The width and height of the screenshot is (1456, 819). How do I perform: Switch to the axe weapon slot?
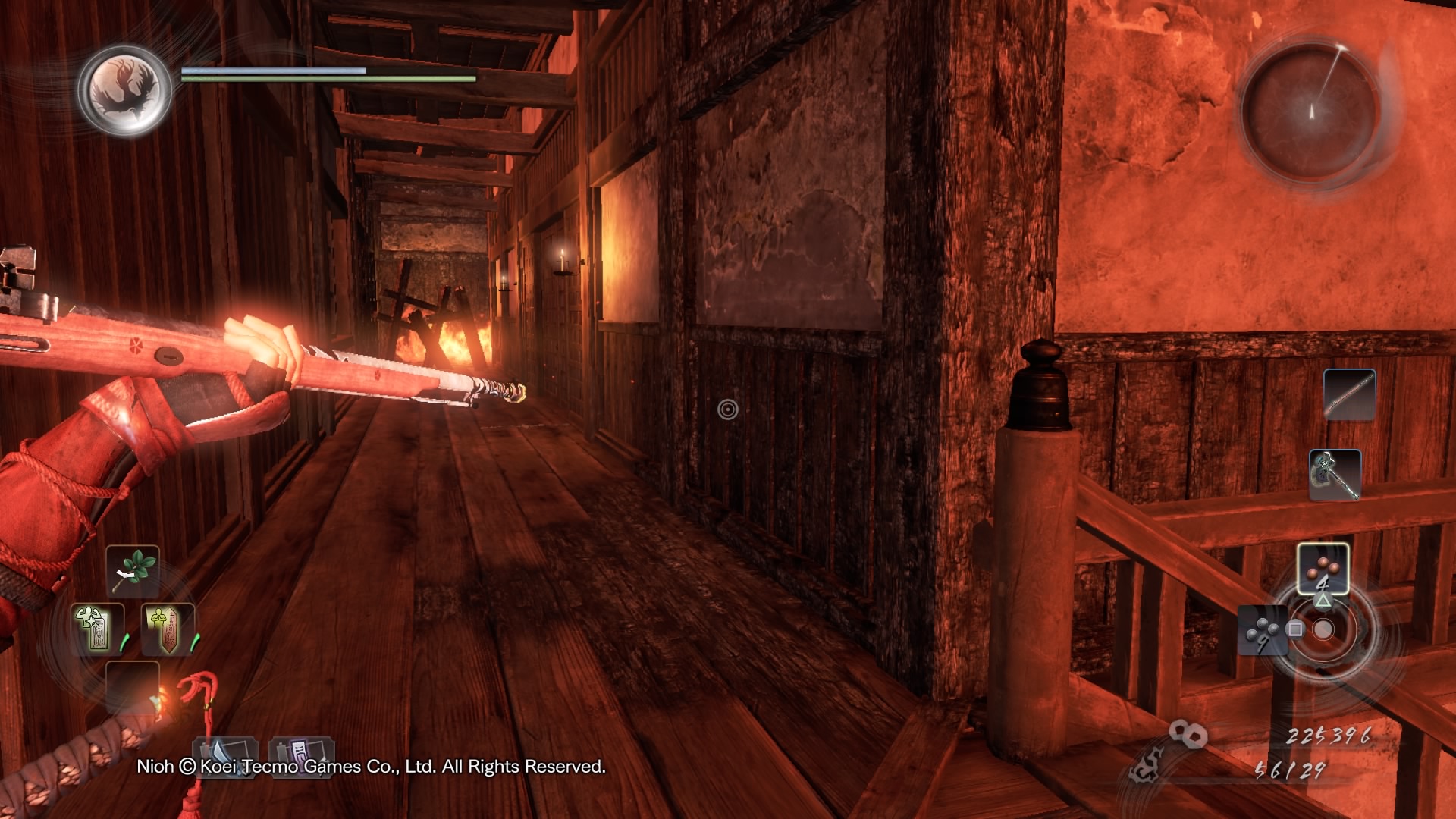pos(1335,475)
